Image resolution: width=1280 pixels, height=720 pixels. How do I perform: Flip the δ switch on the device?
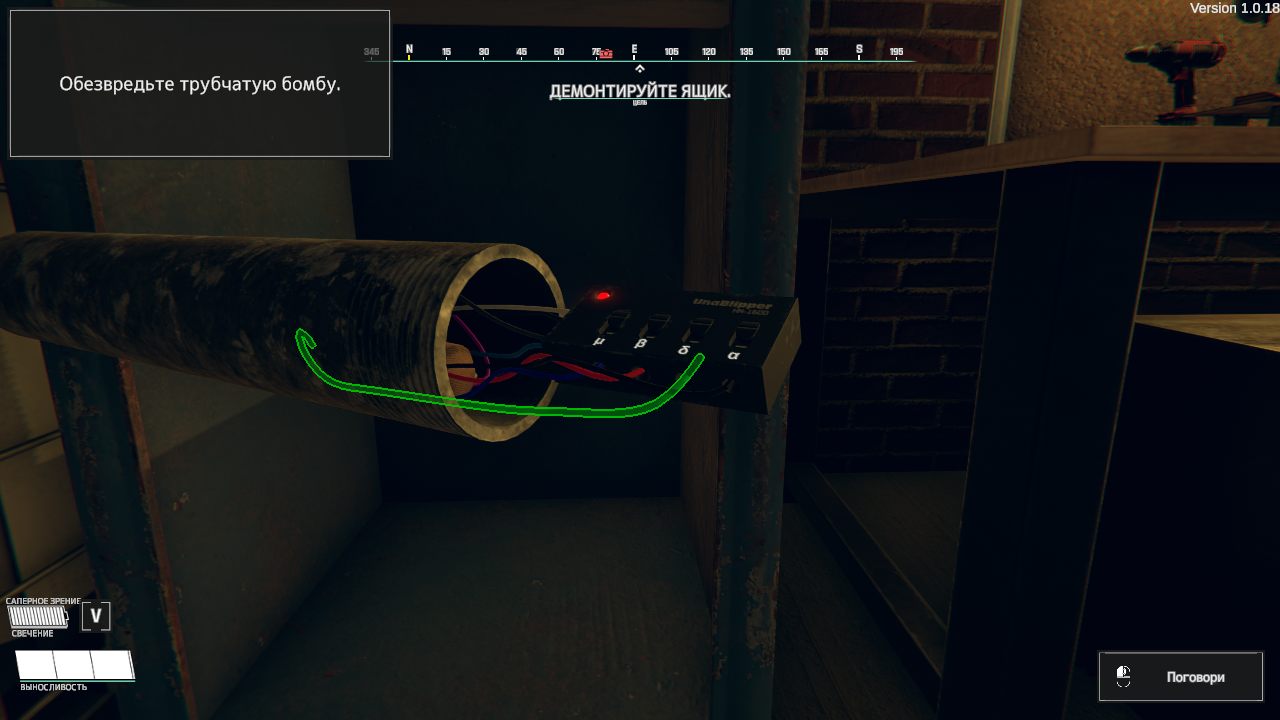(x=698, y=328)
